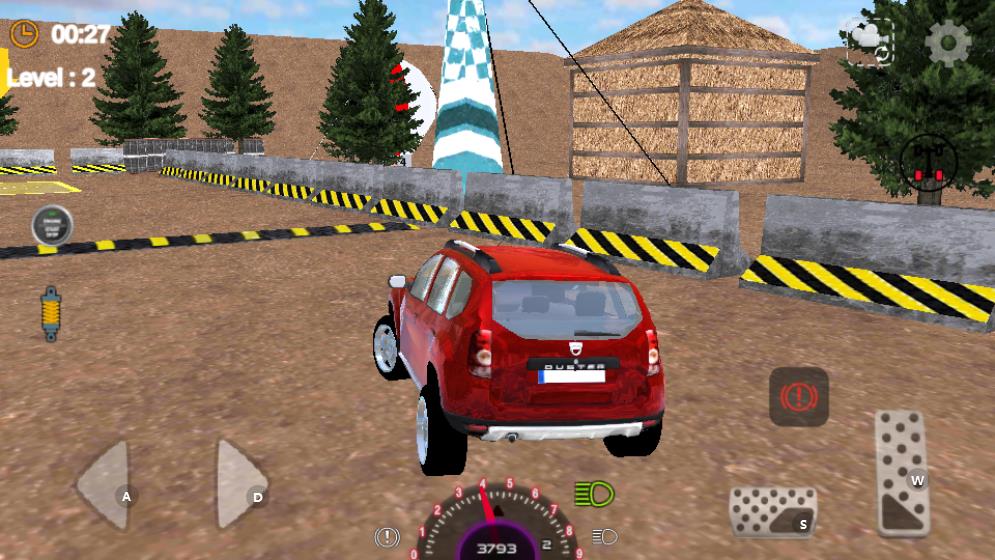Toggle the green headlight icon
The width and height of the screenshot is (995, 560).
(594, 493)
